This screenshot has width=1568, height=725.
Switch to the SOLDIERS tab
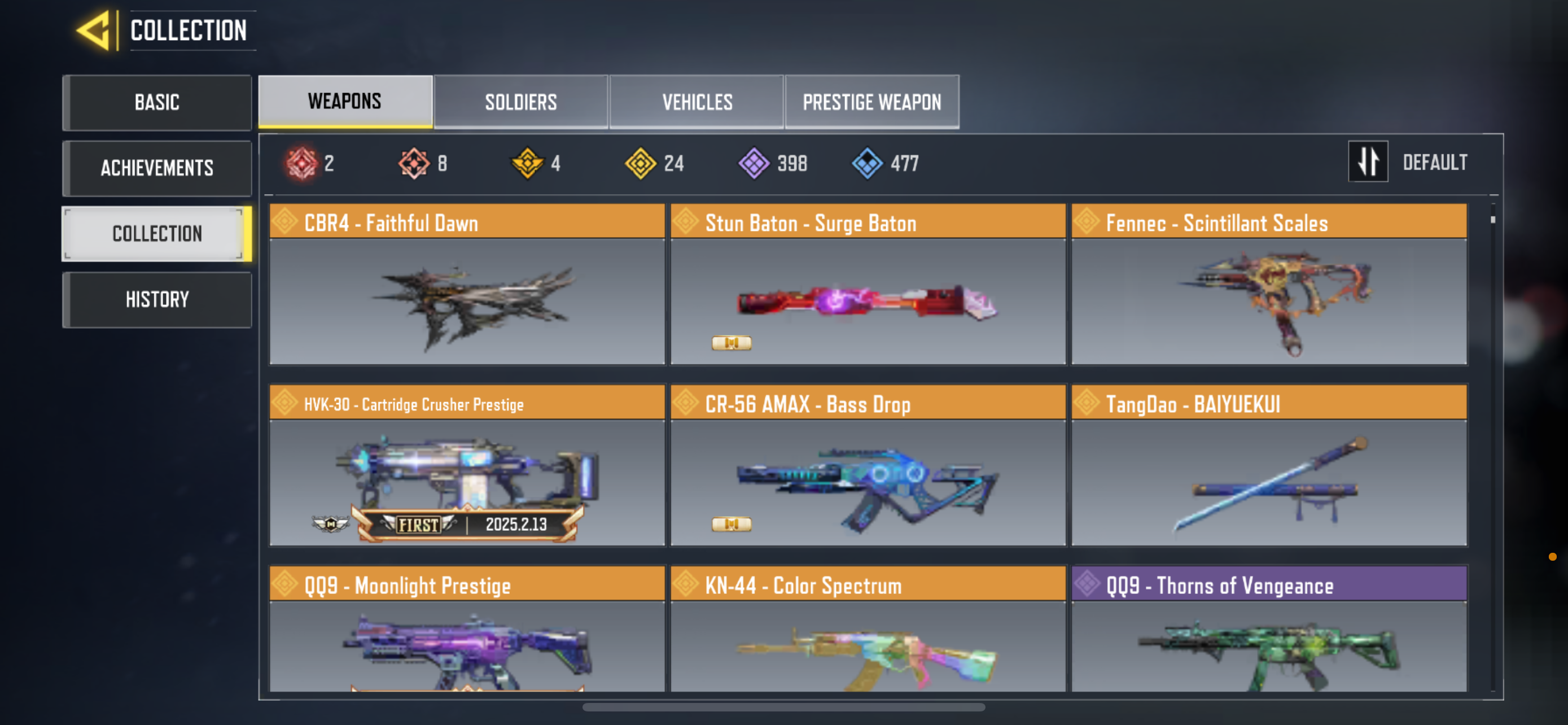[520, 102]
